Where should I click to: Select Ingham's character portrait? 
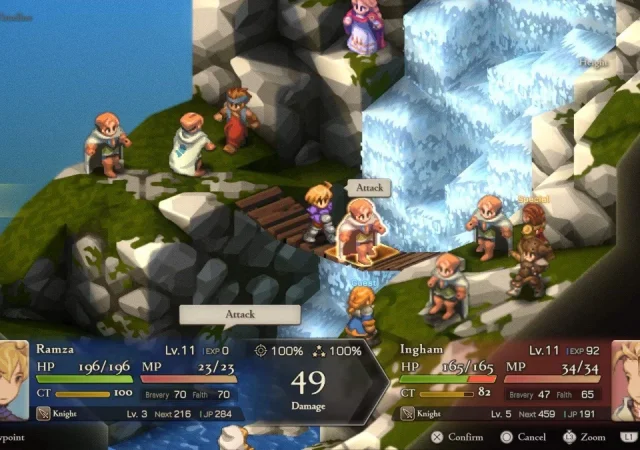coord(626,380)
